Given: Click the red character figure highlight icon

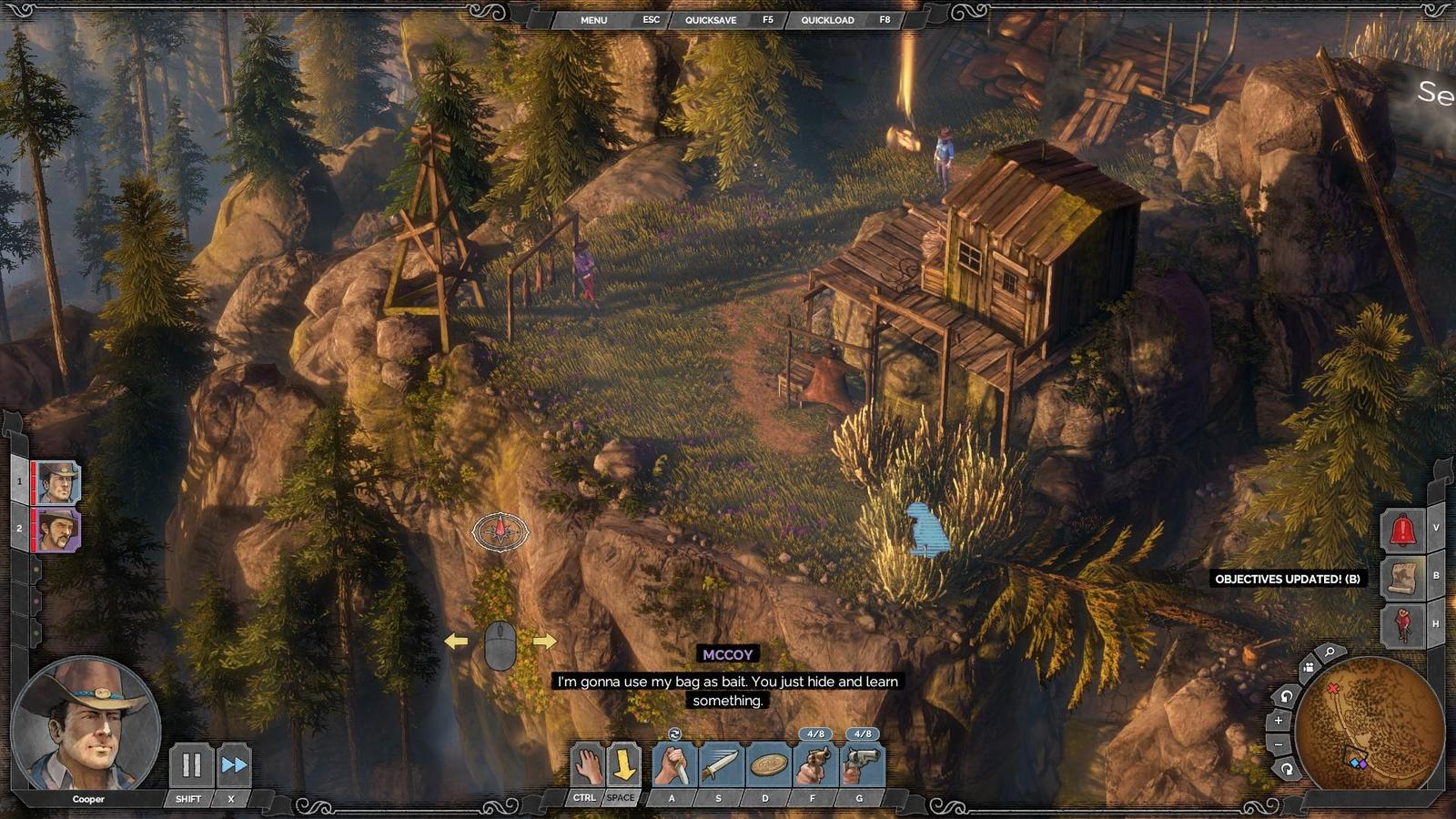Looking at the screenshot, I should [x=1402, y=625].
